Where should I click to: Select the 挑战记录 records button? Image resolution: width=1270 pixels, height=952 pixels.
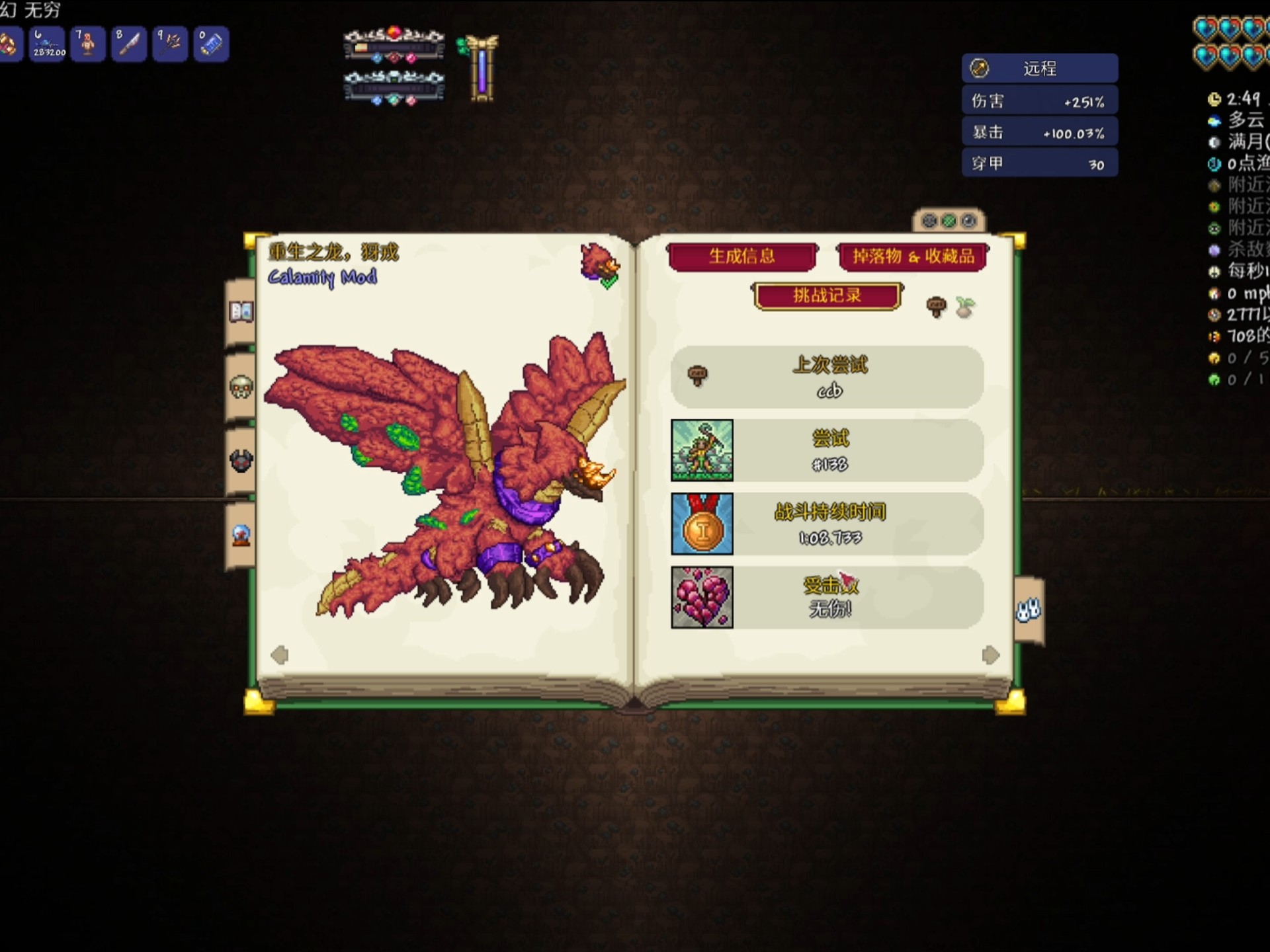point(827,296)
